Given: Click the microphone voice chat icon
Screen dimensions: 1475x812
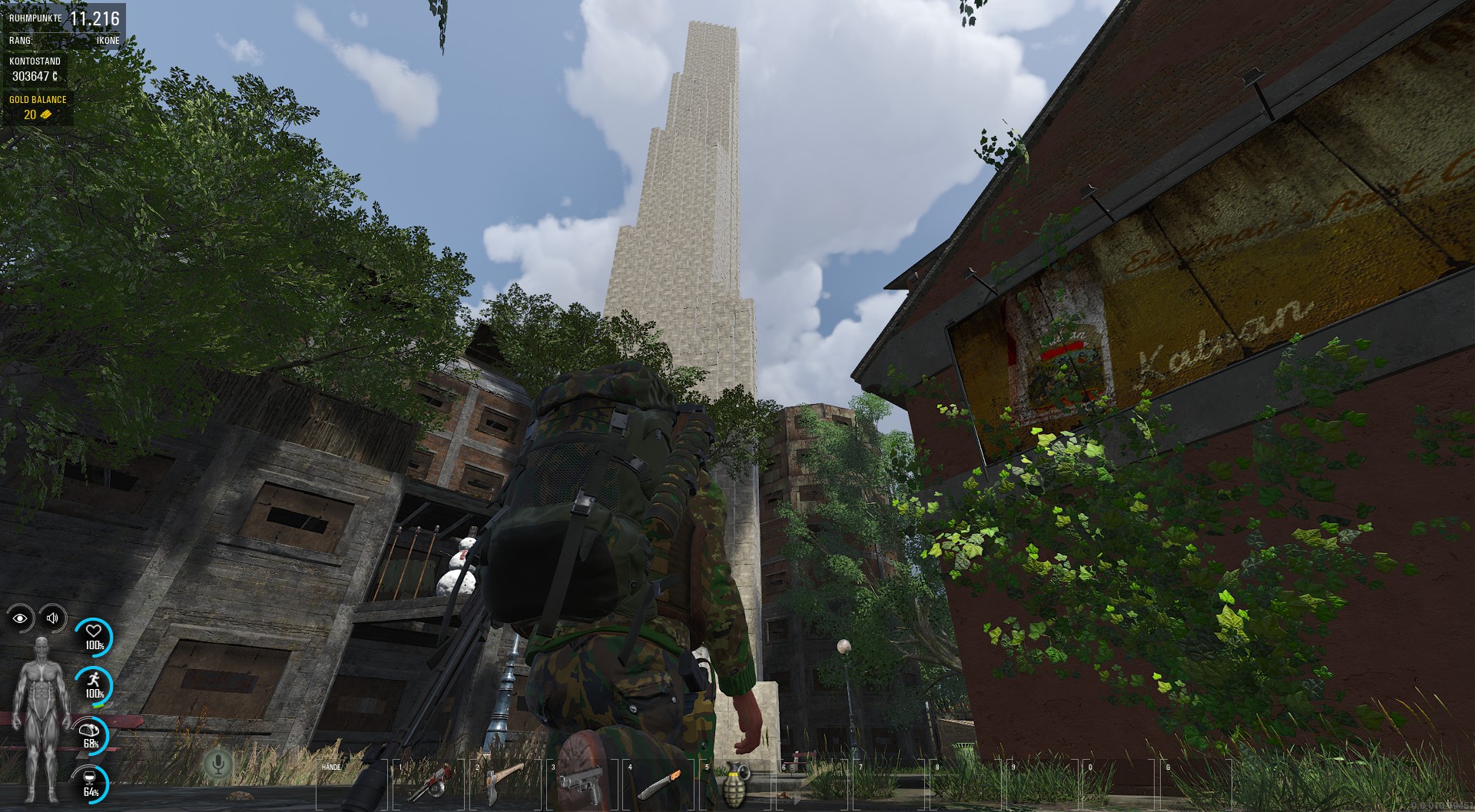Looking at the screenshot, I should click(x=219, y=764).
